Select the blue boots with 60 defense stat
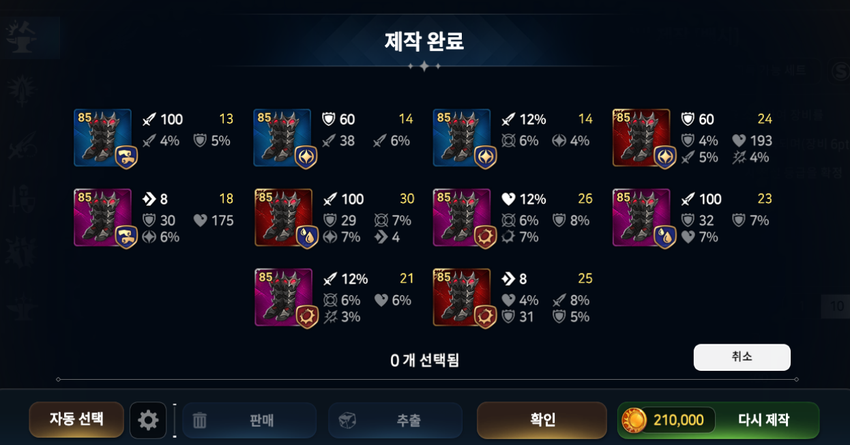The image size is (850, 445). [x=283, y=138]
